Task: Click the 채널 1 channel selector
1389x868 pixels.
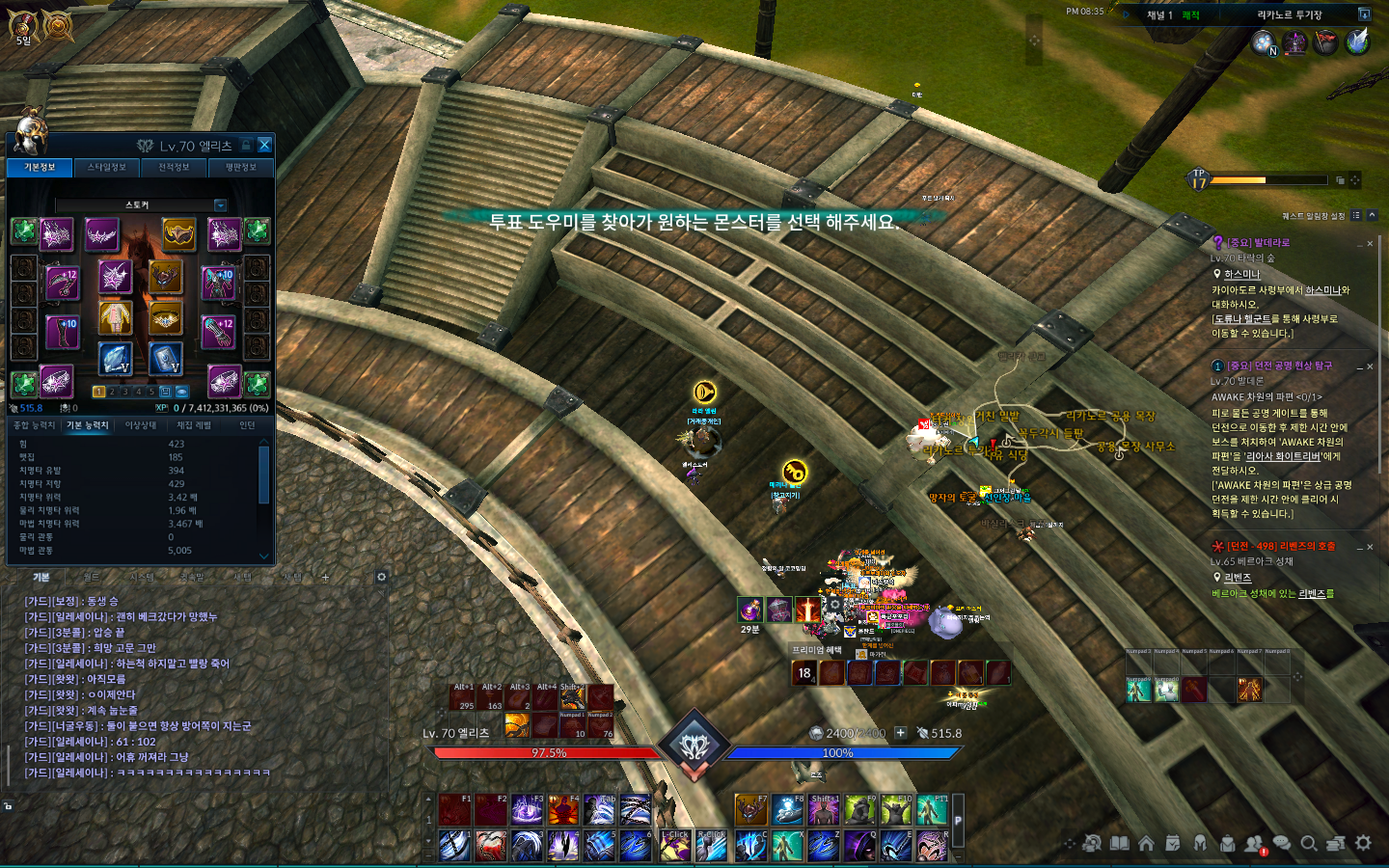Action: 1158,15
